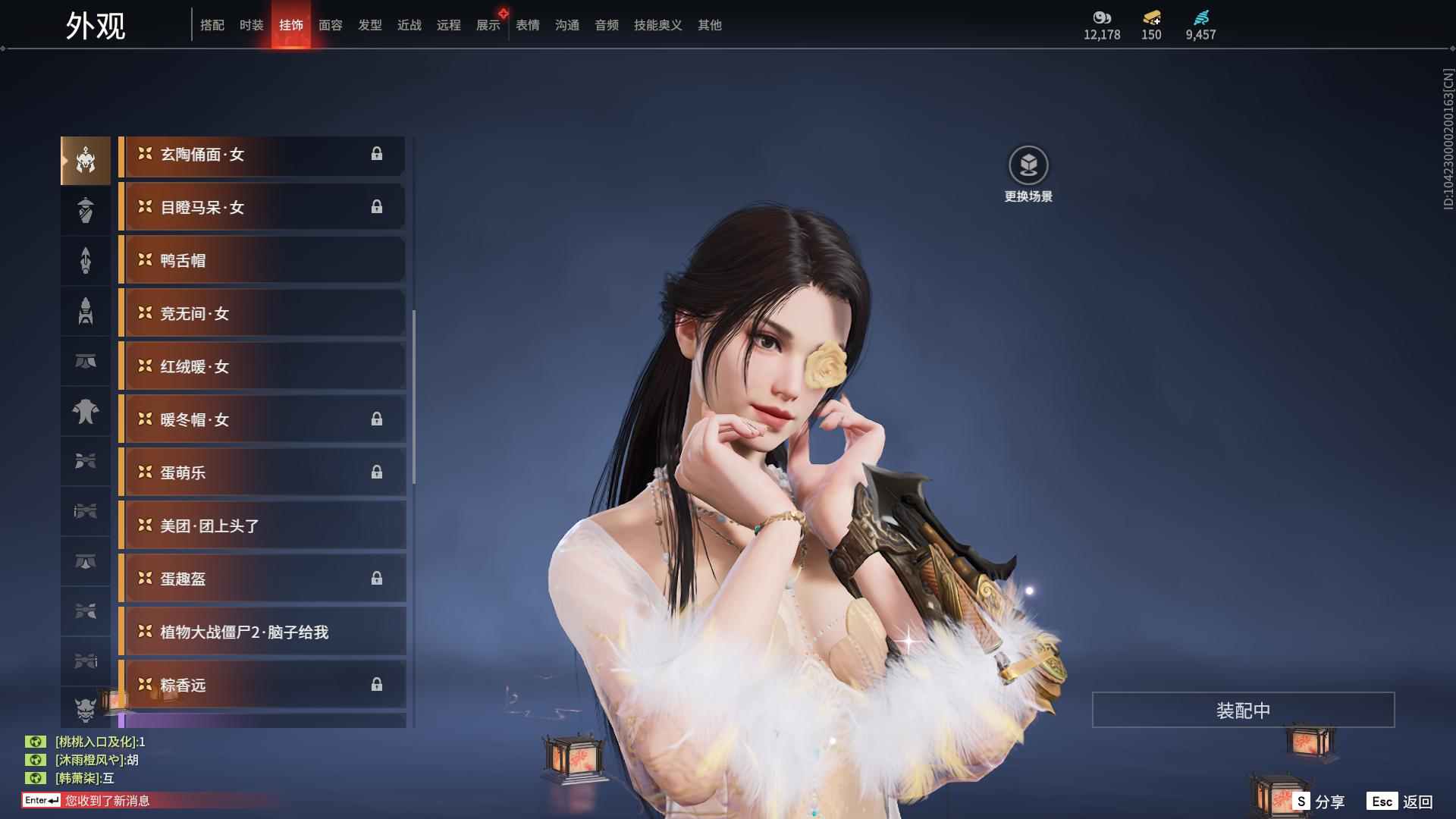Open the new message chat notification
This screenshot has height=819, width=1456.
106,800
